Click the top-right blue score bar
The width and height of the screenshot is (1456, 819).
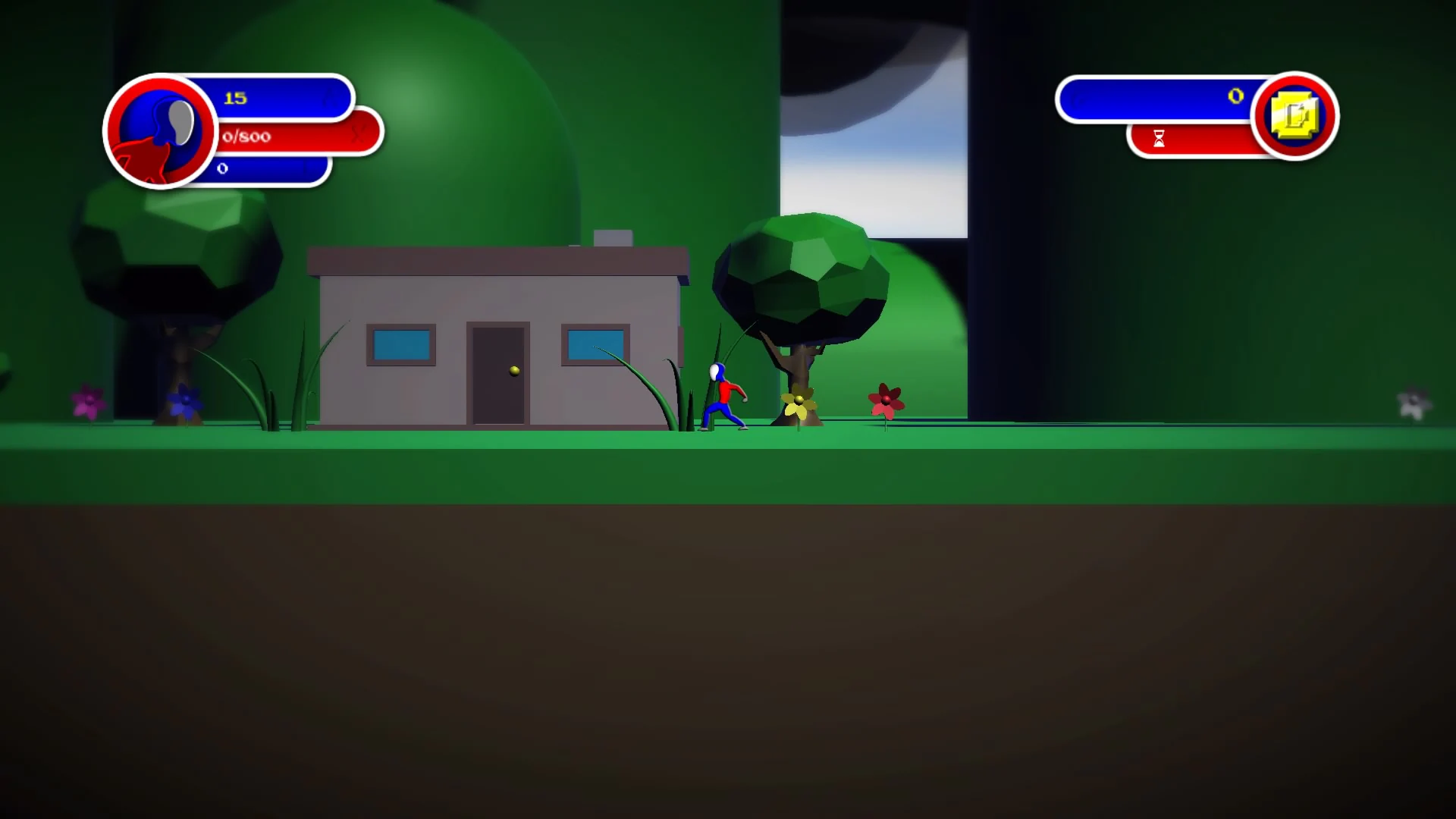click(x=1153, y=97)
